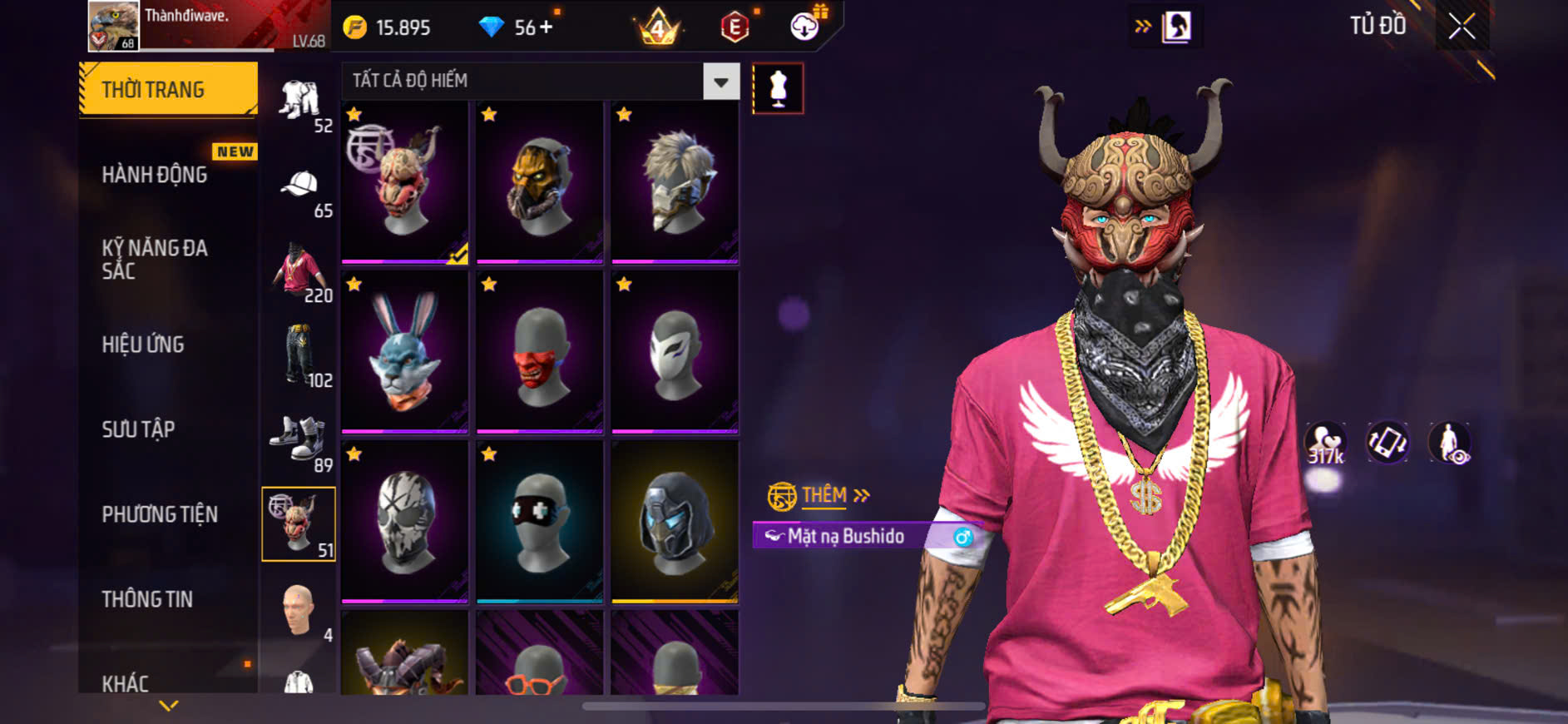Switch to the Hành Động tab
This screenshot has height=724, width=1568.
tap(156, 175)
